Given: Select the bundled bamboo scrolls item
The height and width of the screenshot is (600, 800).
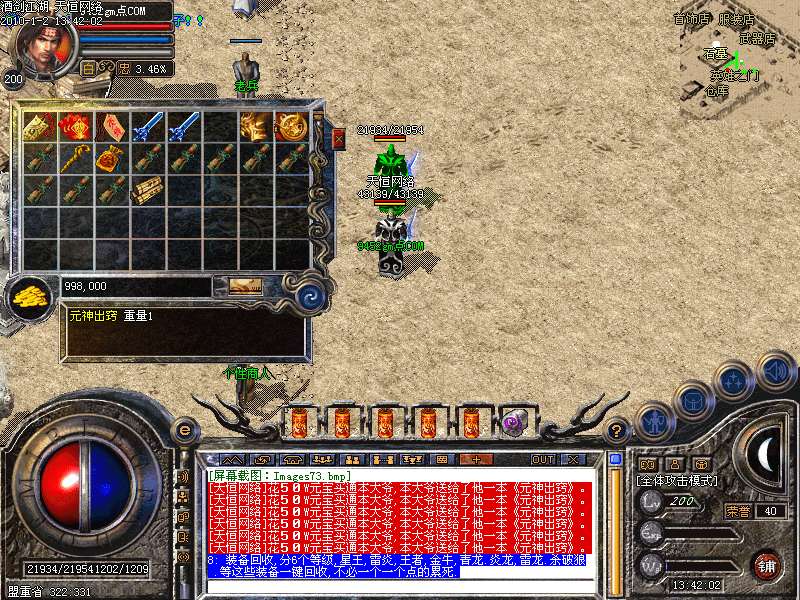Looking at the screenshot, I should (x=148, y=190).
